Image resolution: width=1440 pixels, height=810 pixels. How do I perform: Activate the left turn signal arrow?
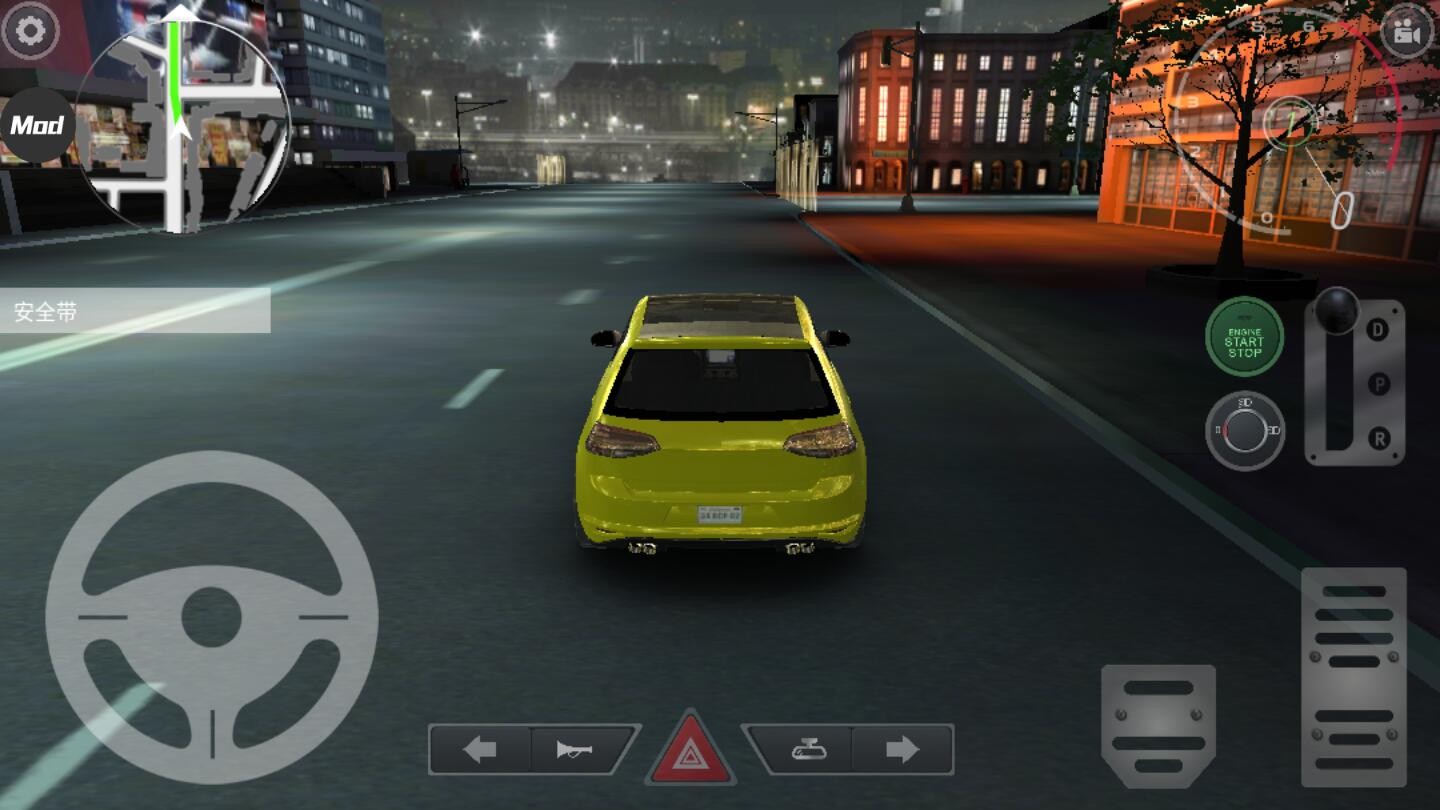click(478, 747)
